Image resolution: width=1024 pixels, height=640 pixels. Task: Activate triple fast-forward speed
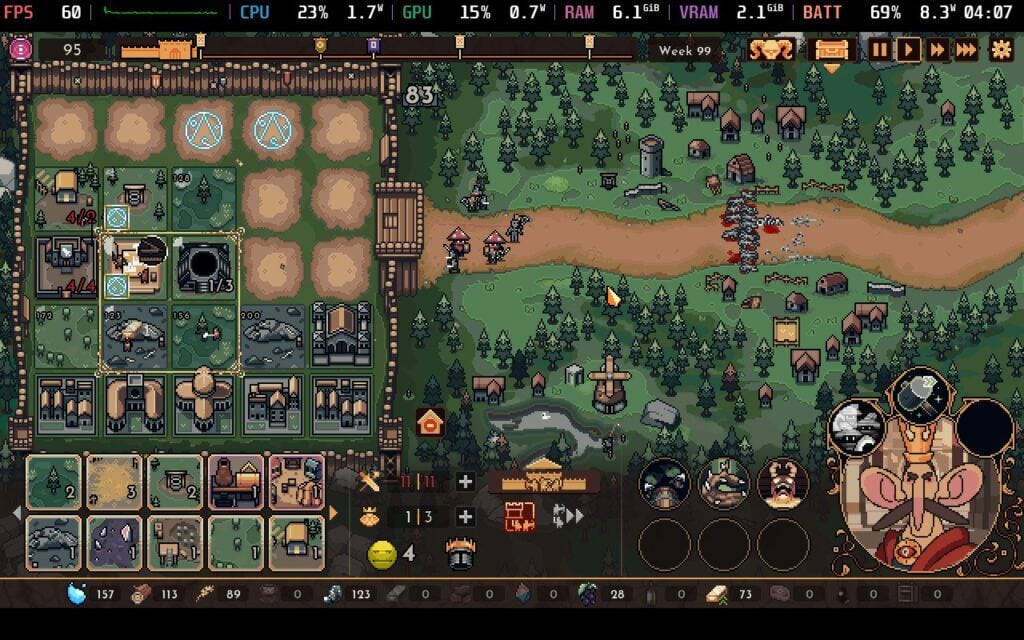[x=967, y=49]
